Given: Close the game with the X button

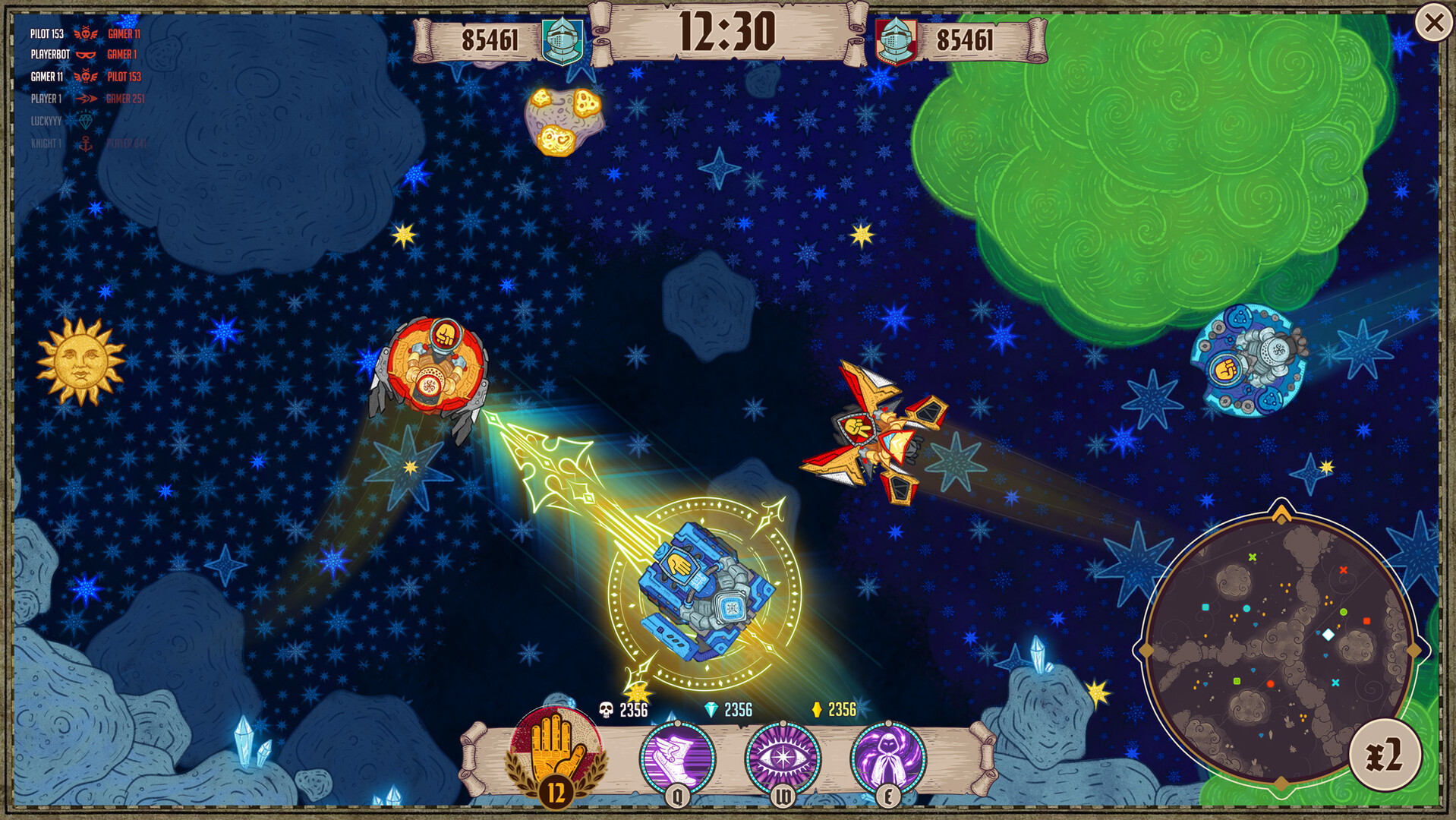Looking at the screenshot, I should click(1433, 24).
